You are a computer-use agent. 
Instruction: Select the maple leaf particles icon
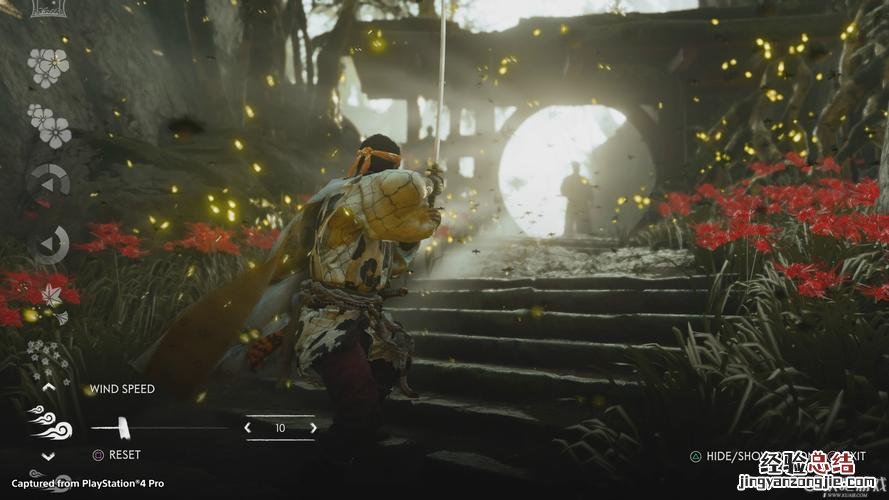click(x=48, y=296)
